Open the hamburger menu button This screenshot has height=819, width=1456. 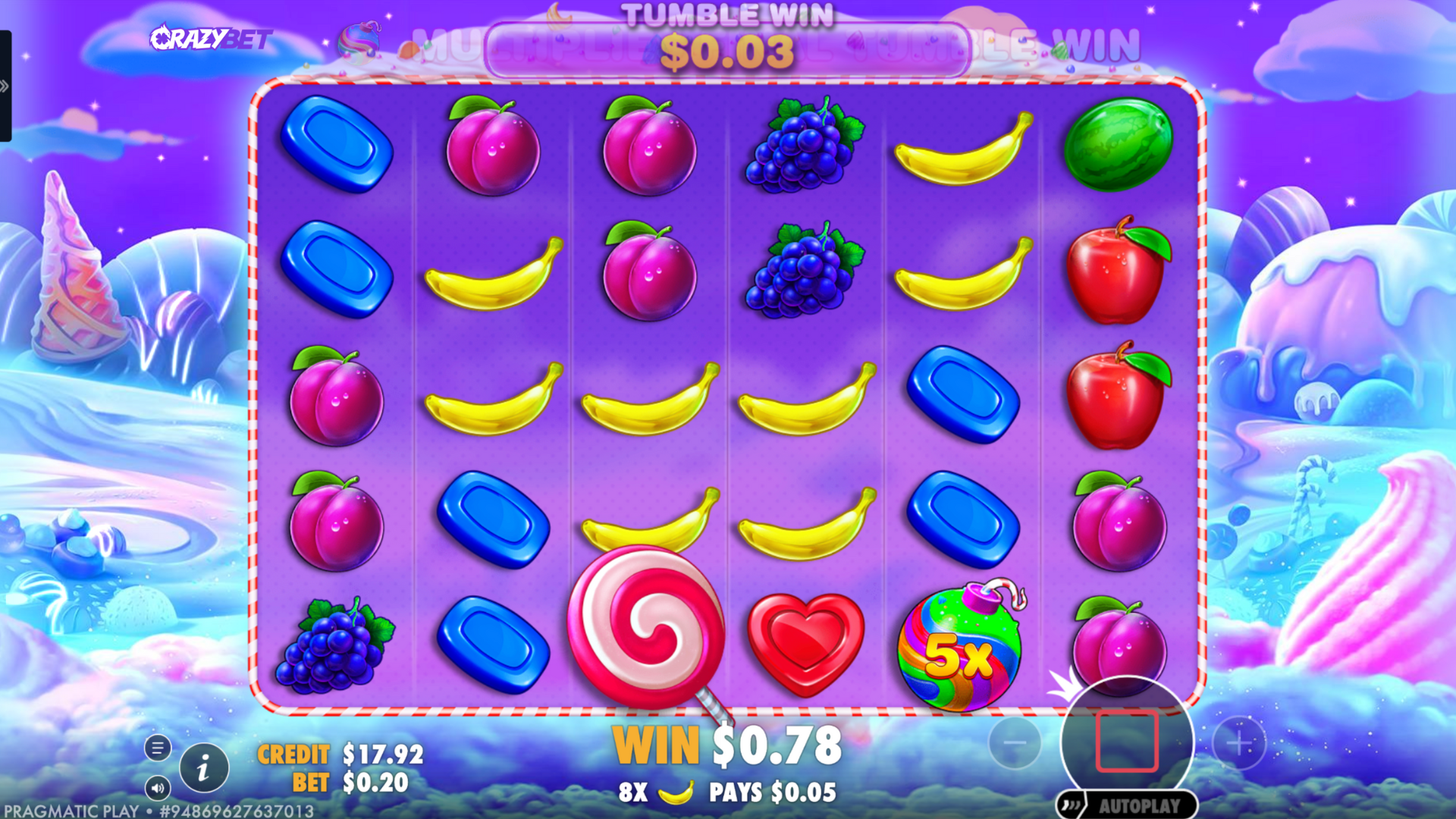[x=158, y=748]
